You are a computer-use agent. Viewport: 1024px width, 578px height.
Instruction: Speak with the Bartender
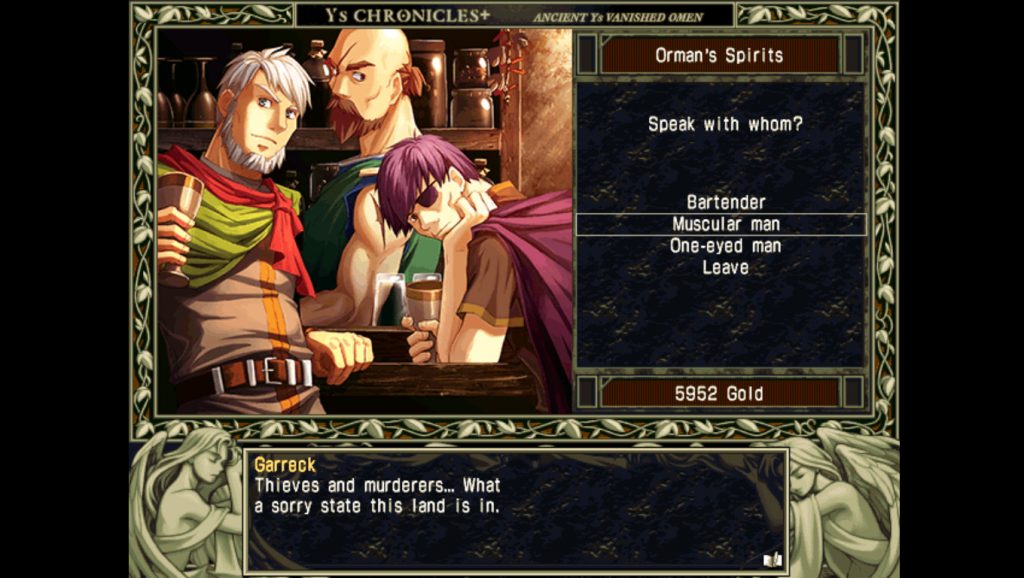pos(725,203)
